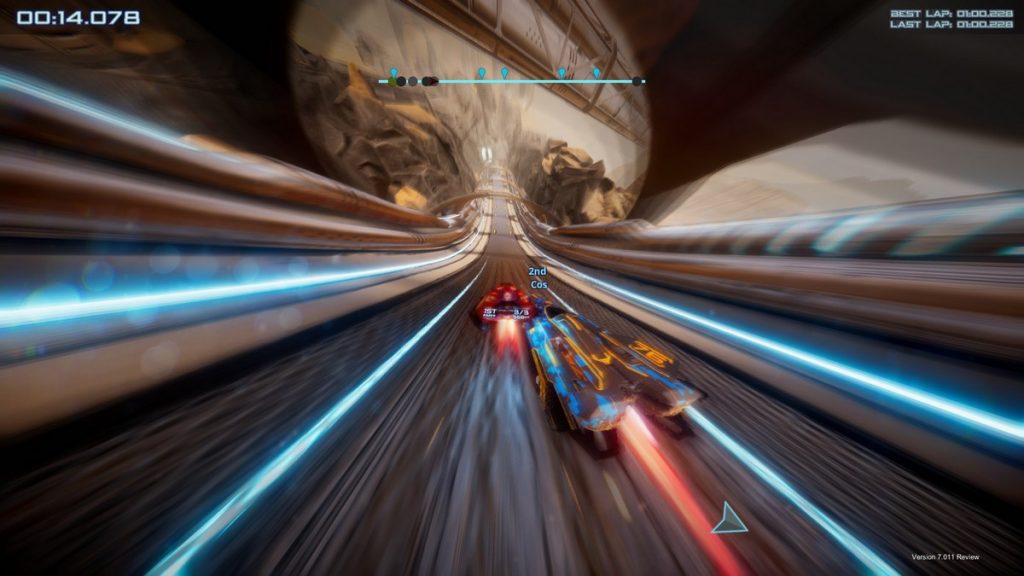1024x576 pixels.
Task: Click the race progress tracker bar
Action: [x=511, y=81]
